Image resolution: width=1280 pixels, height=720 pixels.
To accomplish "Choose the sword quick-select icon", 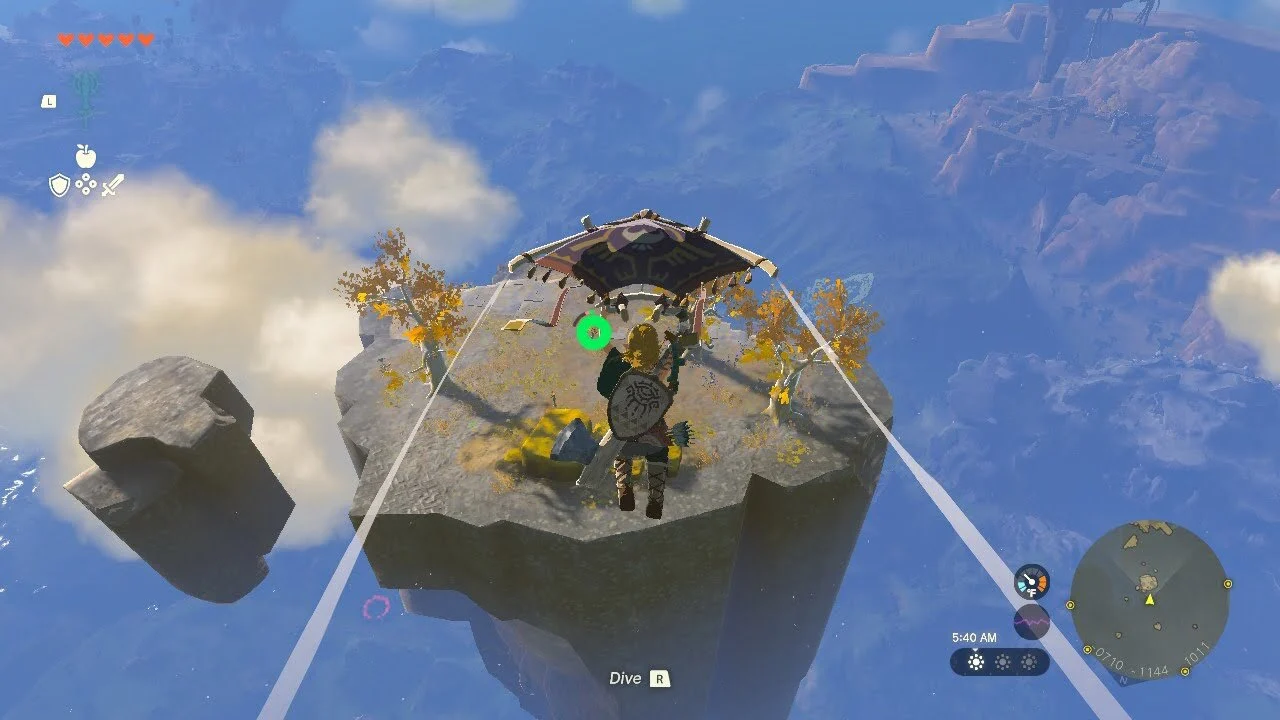I will click(112, 185).
